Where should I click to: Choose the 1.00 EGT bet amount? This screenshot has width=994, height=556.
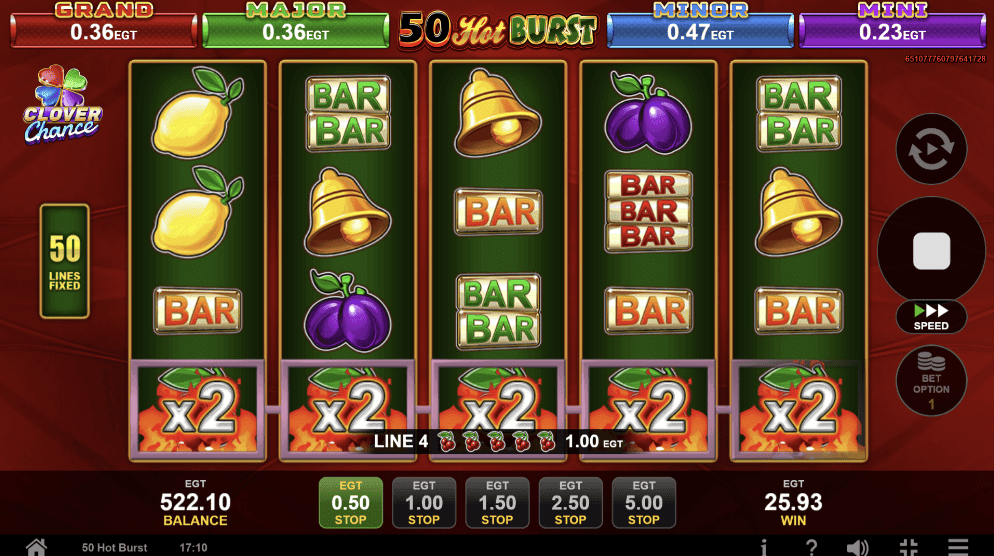pyautogui.click(x=424, y=502)
